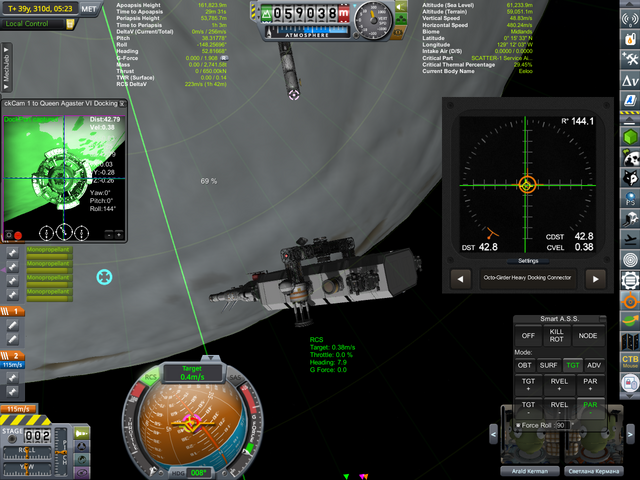Turn off Smart A.S.S. with OFF button
Viewport: 640px width, 480px height.
pos(528,336)
